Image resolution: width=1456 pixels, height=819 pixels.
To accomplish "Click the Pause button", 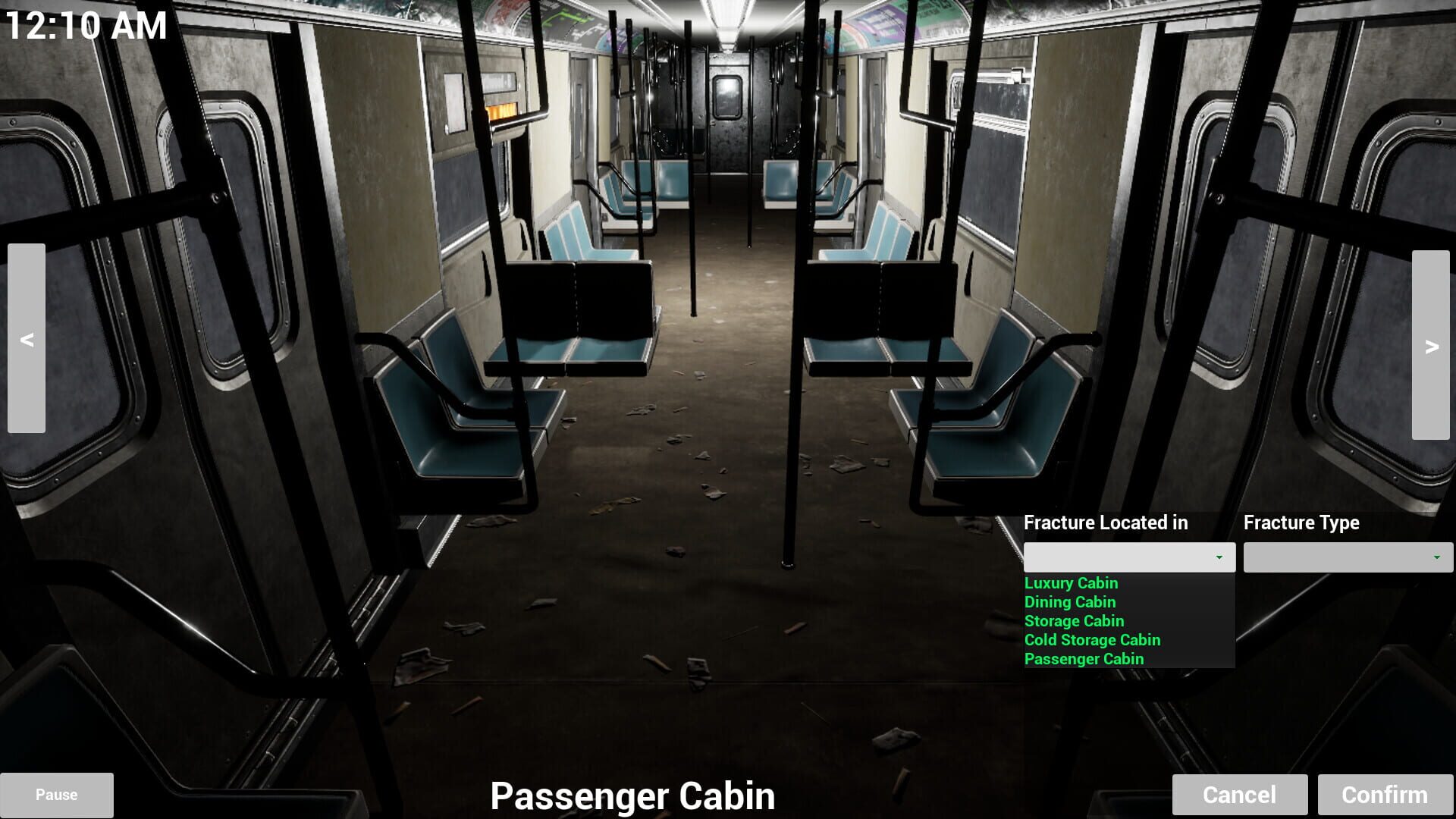I will pos(56,795).
